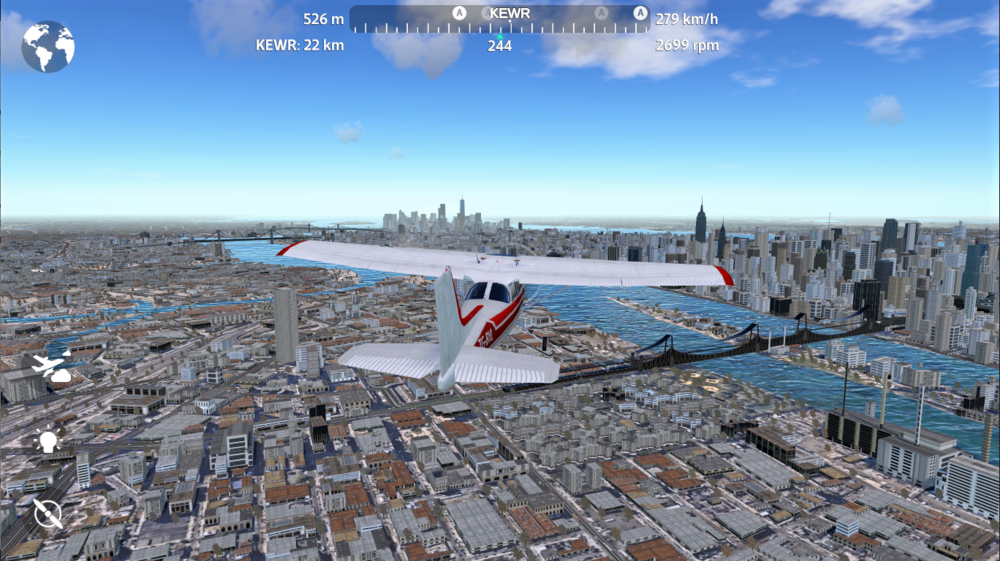Screen dimensions: 1000x561
Task: Tap the airplane and cloud icon
Action: coord(51,368)
